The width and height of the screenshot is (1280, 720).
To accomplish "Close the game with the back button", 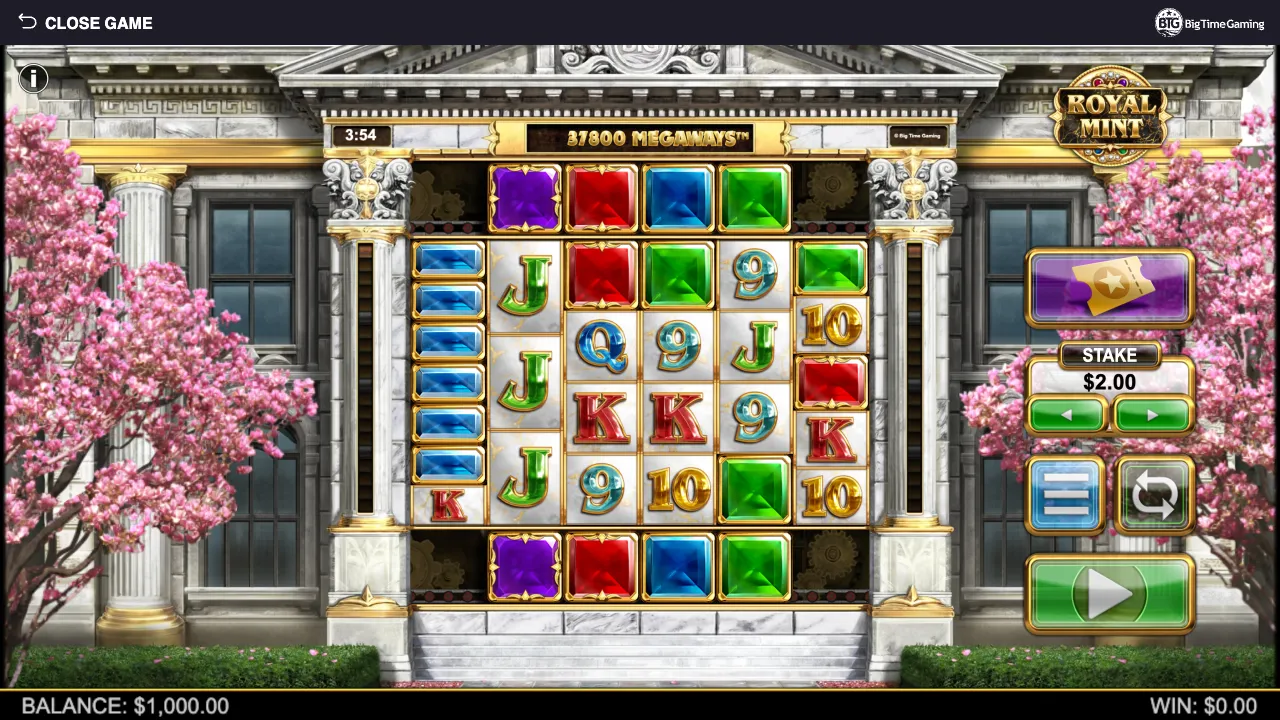I will click(x=84, y=23).
